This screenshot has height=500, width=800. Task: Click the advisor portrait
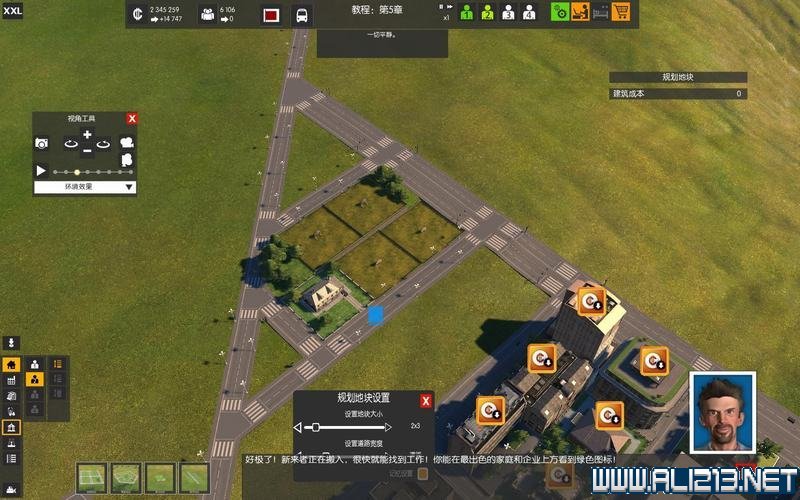pyautogui.click(x=722, y=411)
